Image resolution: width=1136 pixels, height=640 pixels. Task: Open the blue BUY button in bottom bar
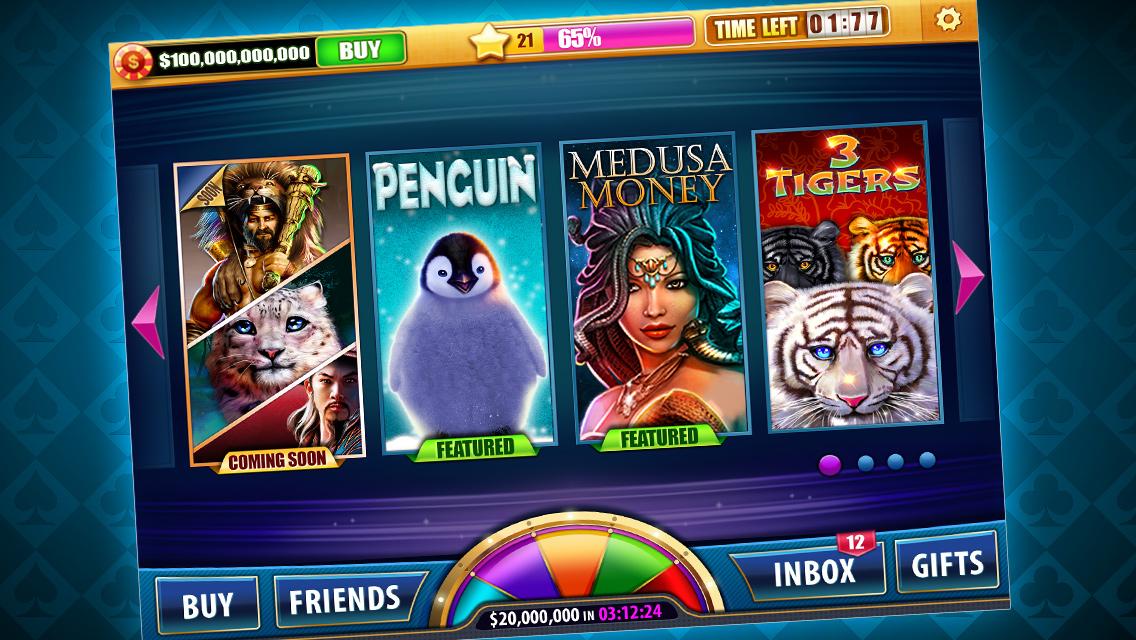(x=208, y=605)
